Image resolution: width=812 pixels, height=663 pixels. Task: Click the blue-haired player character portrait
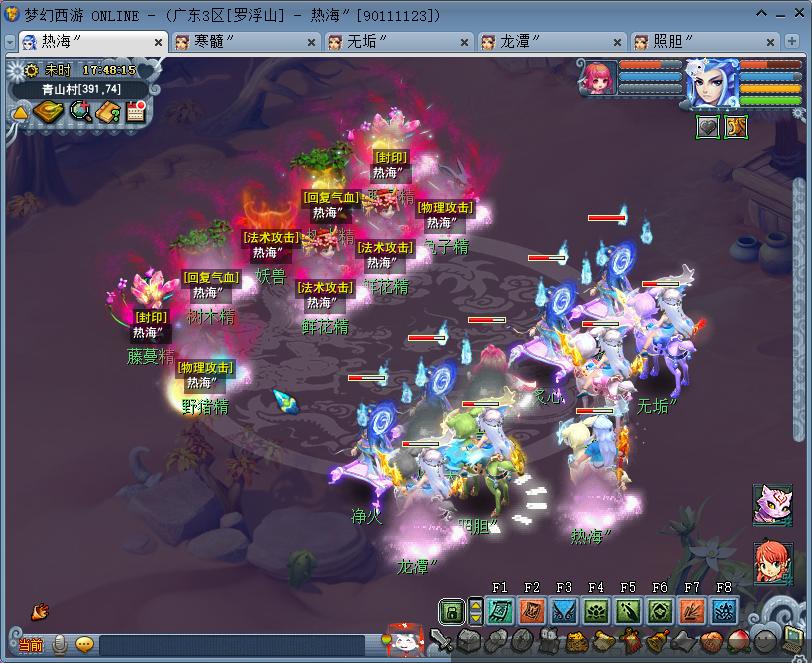(x=713, y=84)
